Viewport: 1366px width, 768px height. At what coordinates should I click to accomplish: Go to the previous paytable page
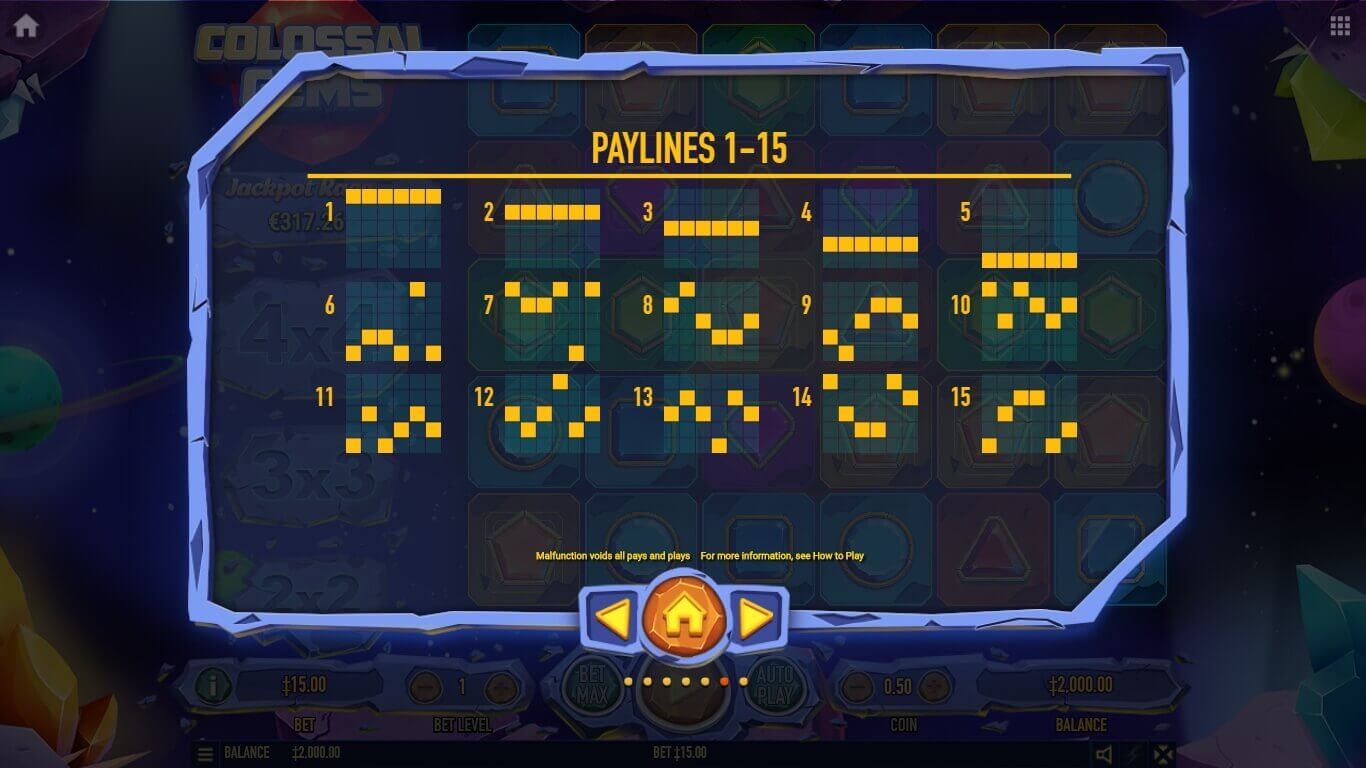point(611,619)
